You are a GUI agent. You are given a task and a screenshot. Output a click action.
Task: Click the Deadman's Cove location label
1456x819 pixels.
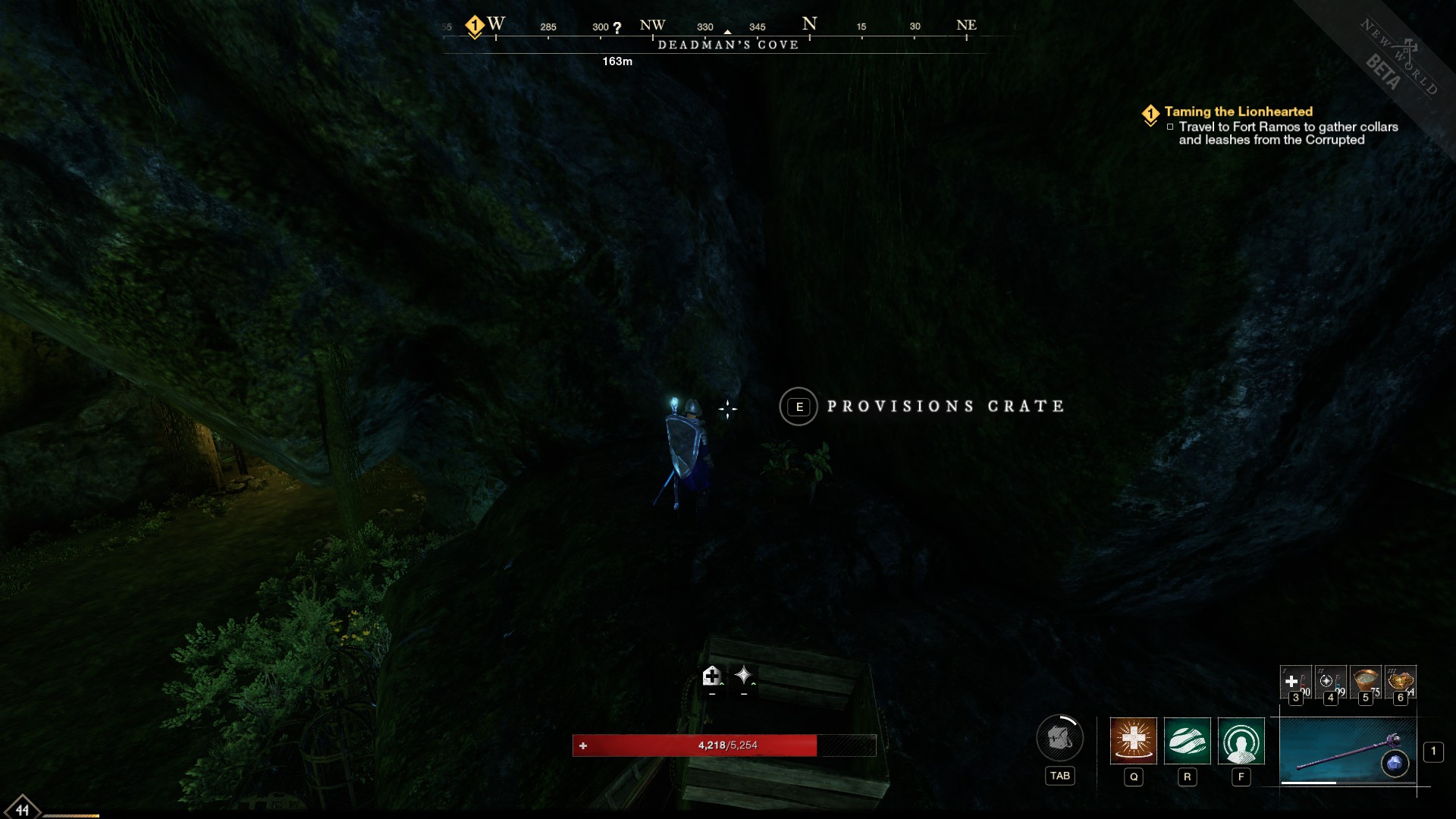729,45
